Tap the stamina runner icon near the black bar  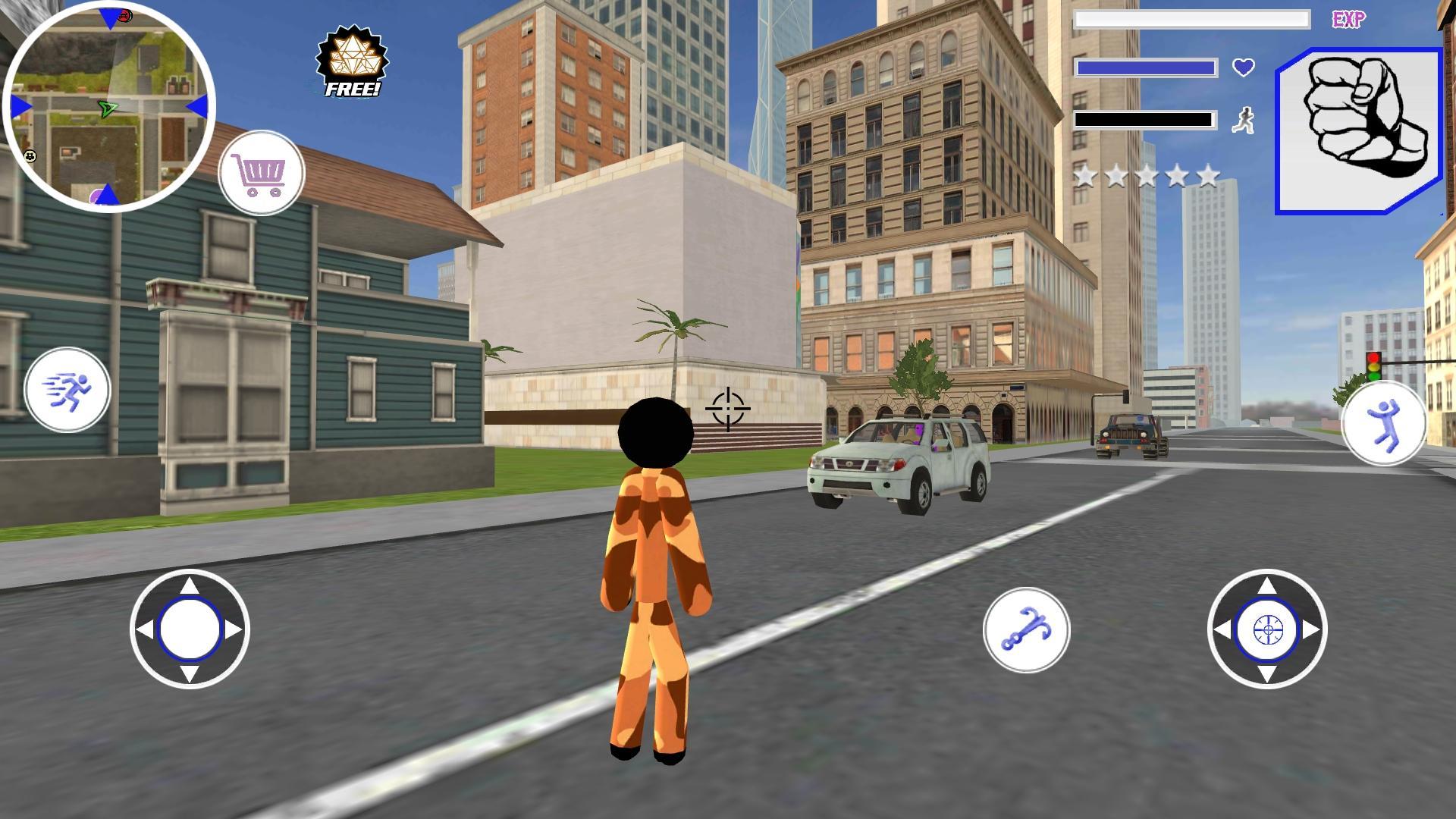[1242, 121]
